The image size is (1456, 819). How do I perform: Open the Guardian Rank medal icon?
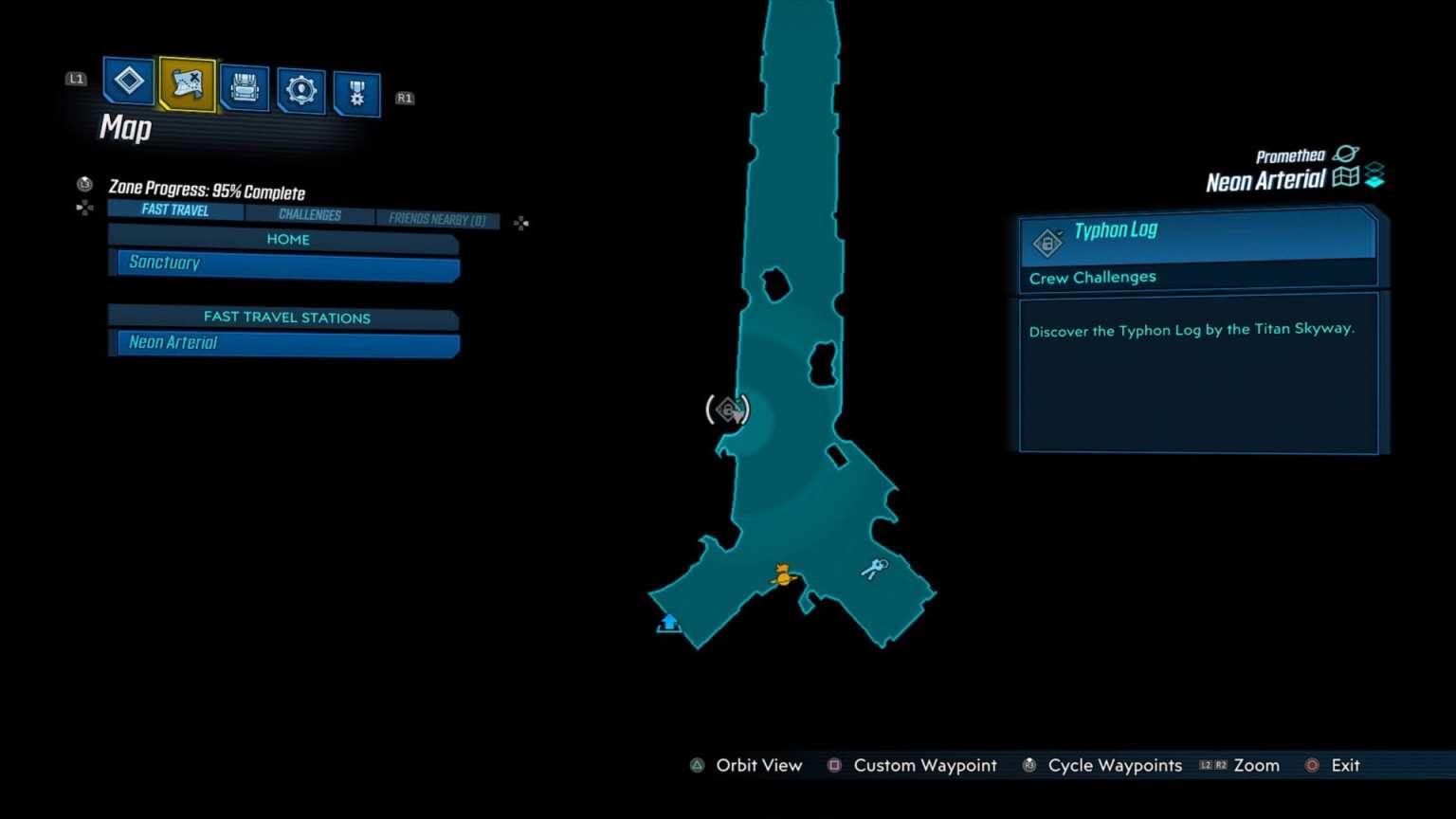click(357, 91)
